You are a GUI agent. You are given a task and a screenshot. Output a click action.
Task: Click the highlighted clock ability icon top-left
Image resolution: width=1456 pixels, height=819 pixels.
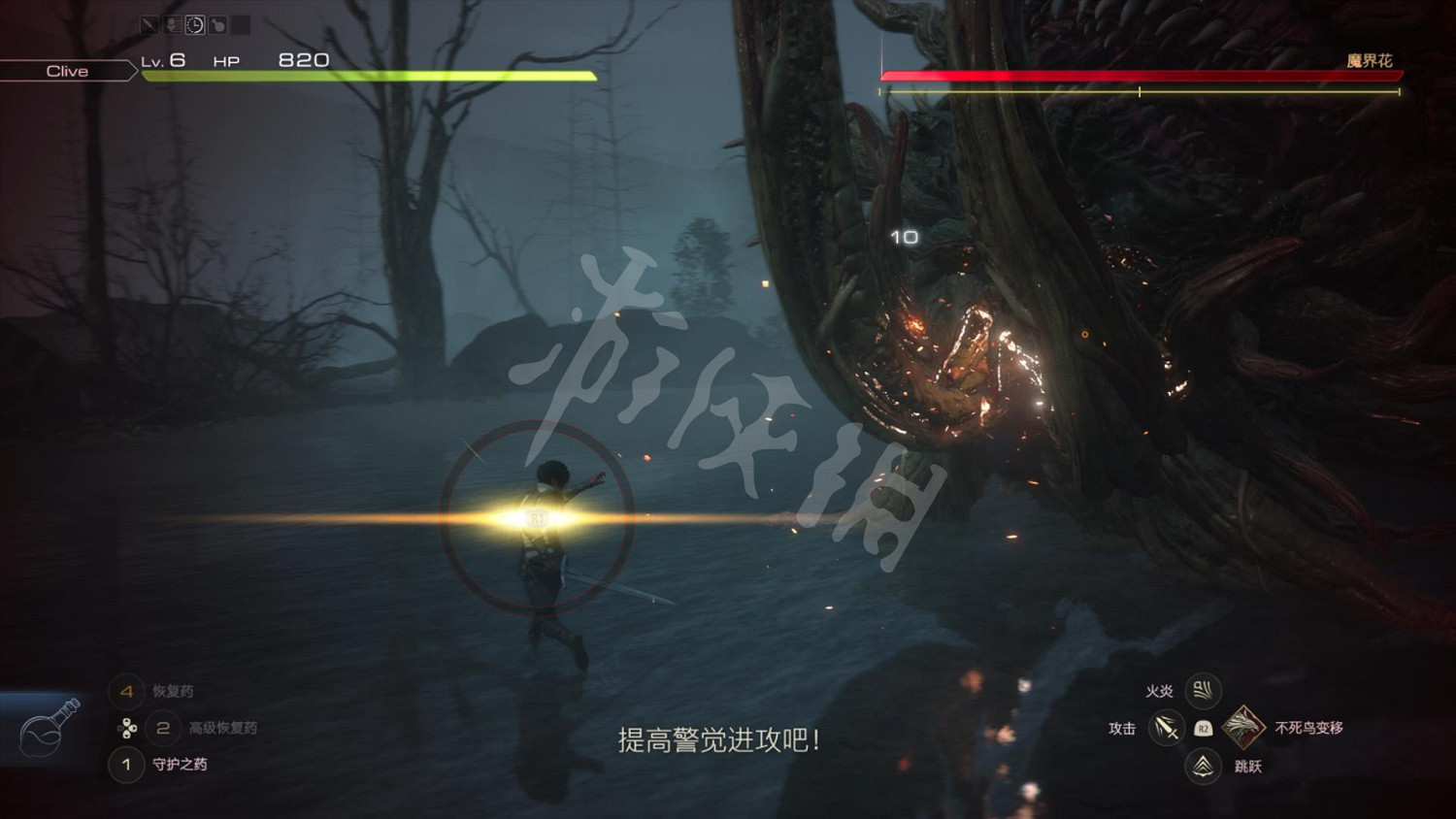195,26
